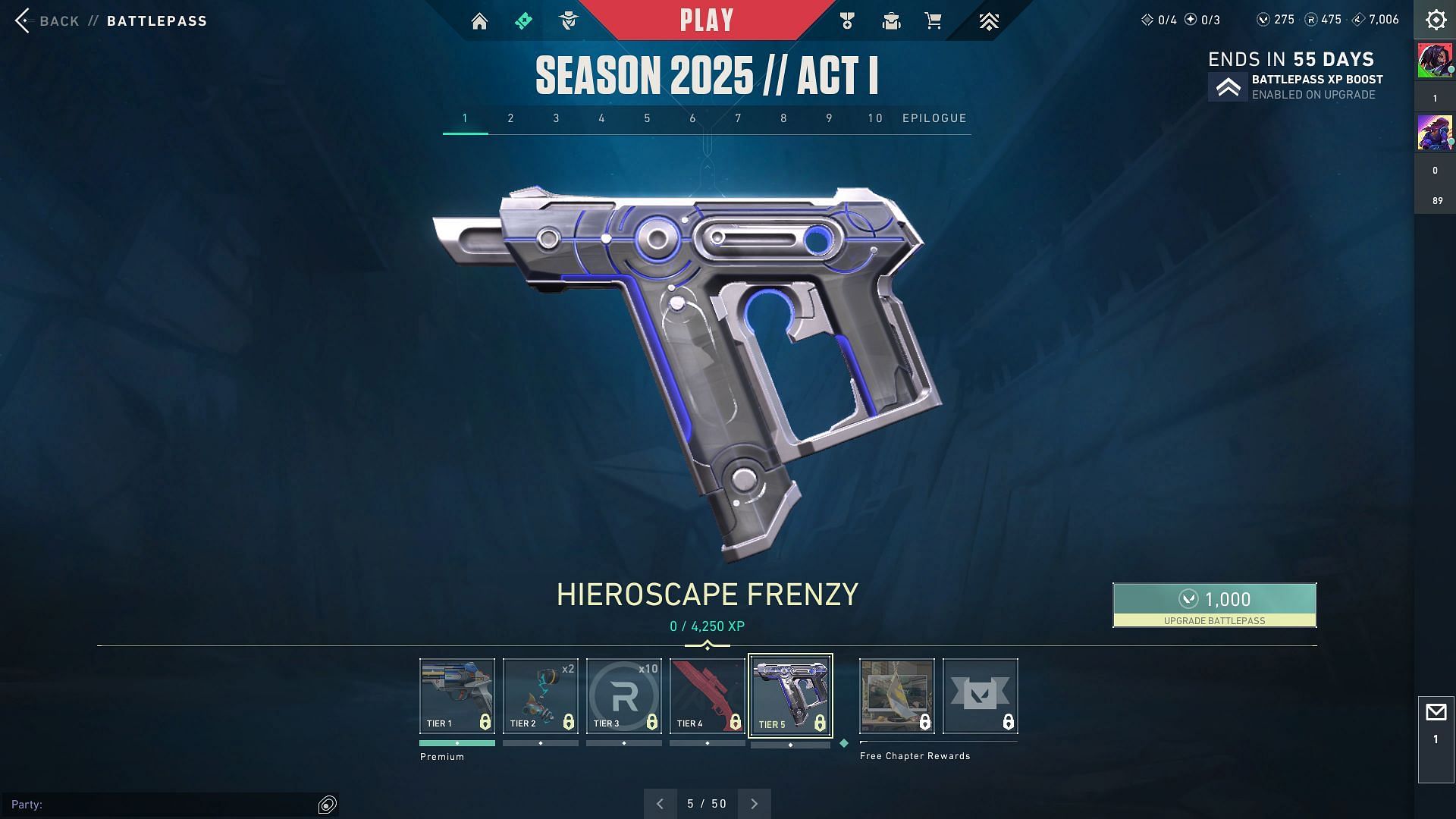Select the Tier 3 Radianite reward
The height and width of the screenshot is (819, 1456).
[624, 695]
